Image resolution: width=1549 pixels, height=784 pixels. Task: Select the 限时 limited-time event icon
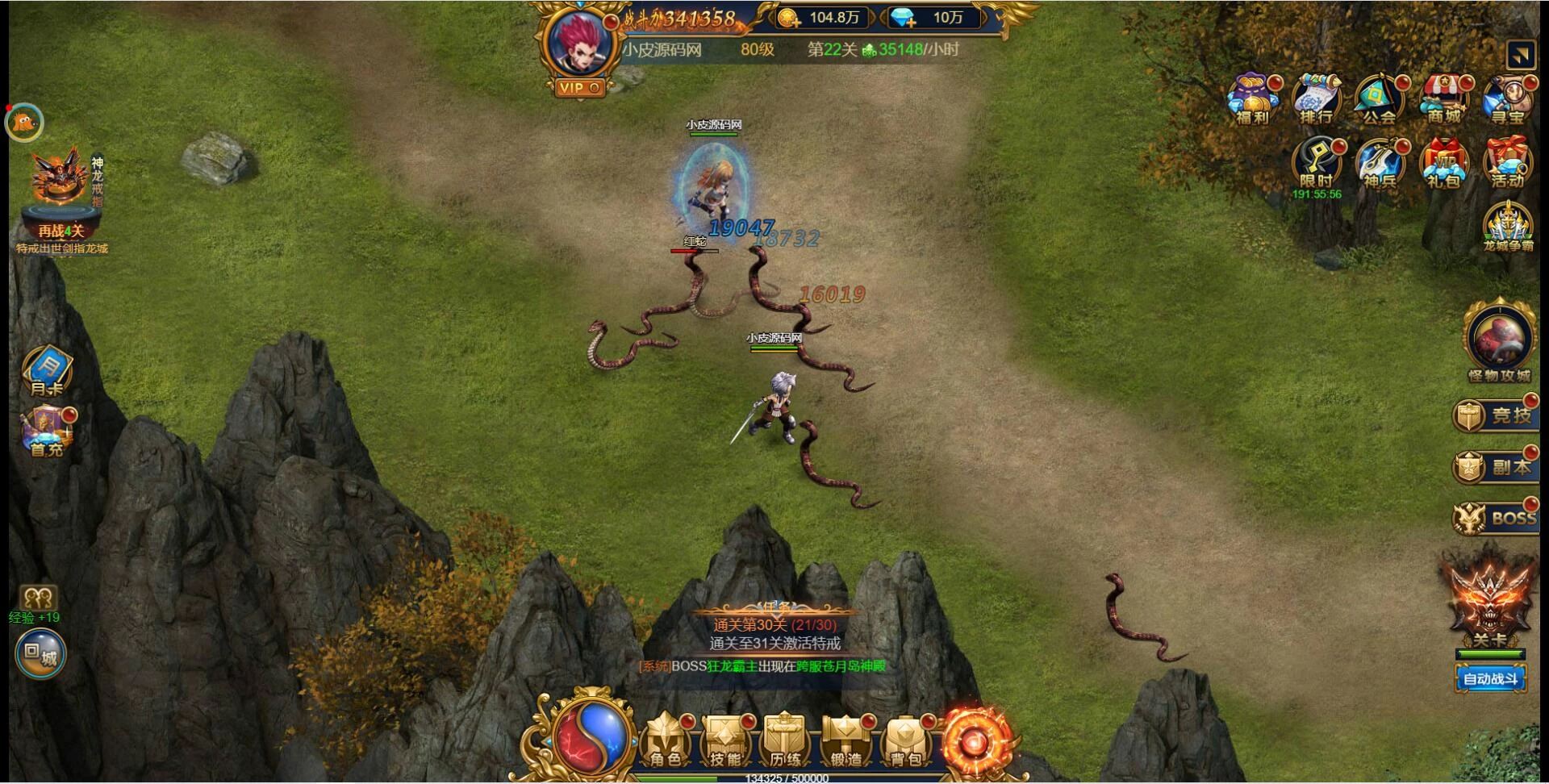(x=1316, y=165)
